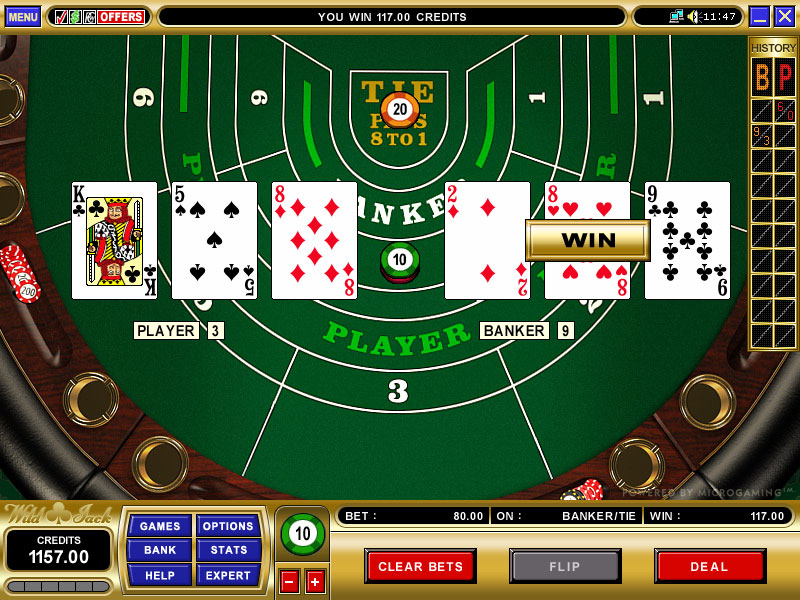Screen dimensions: 800x600
Task: Select the green 10 chip selector
Action: (x=302, y=533)
